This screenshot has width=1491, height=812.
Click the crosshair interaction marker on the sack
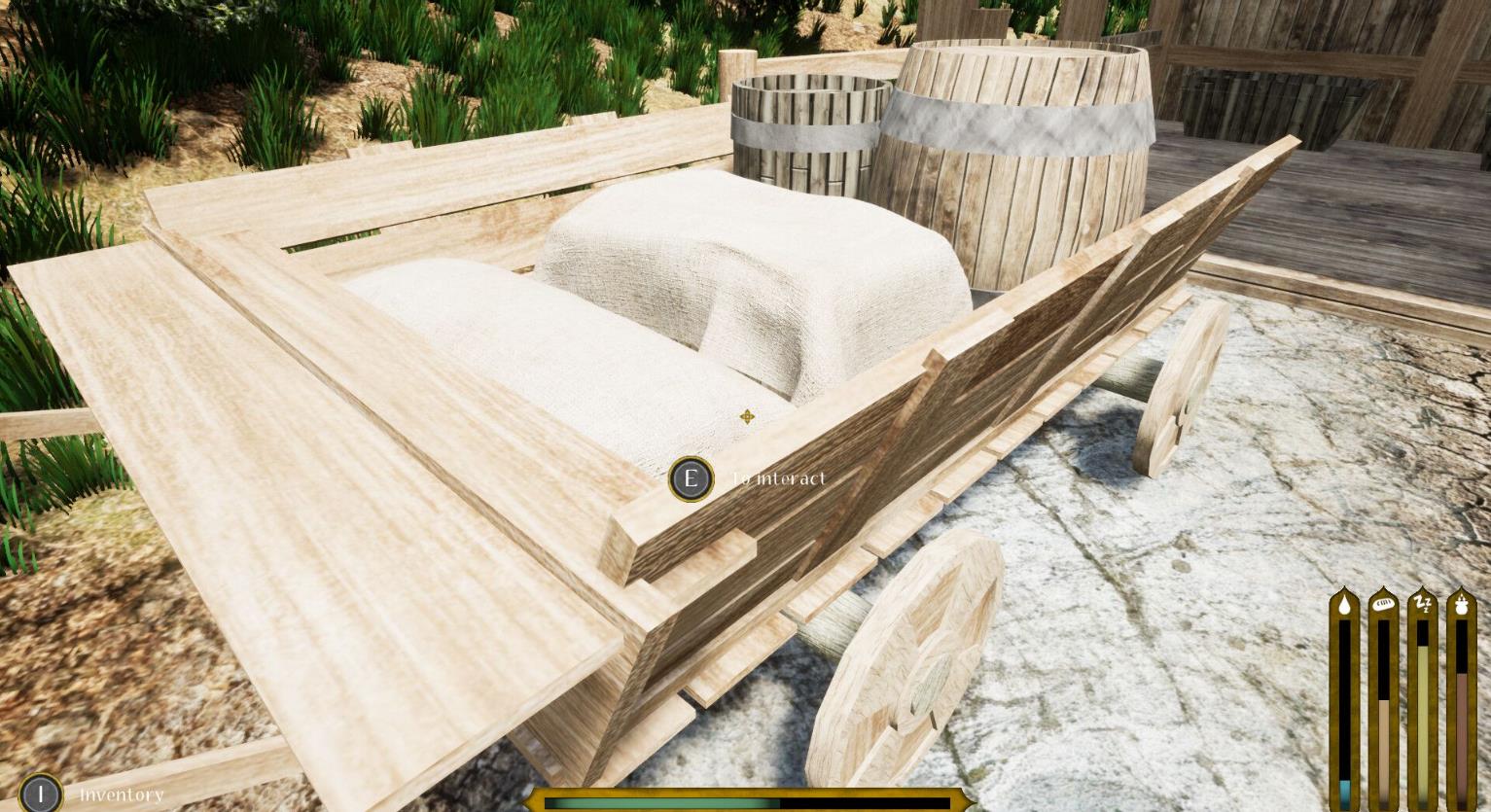coord(746,416)
